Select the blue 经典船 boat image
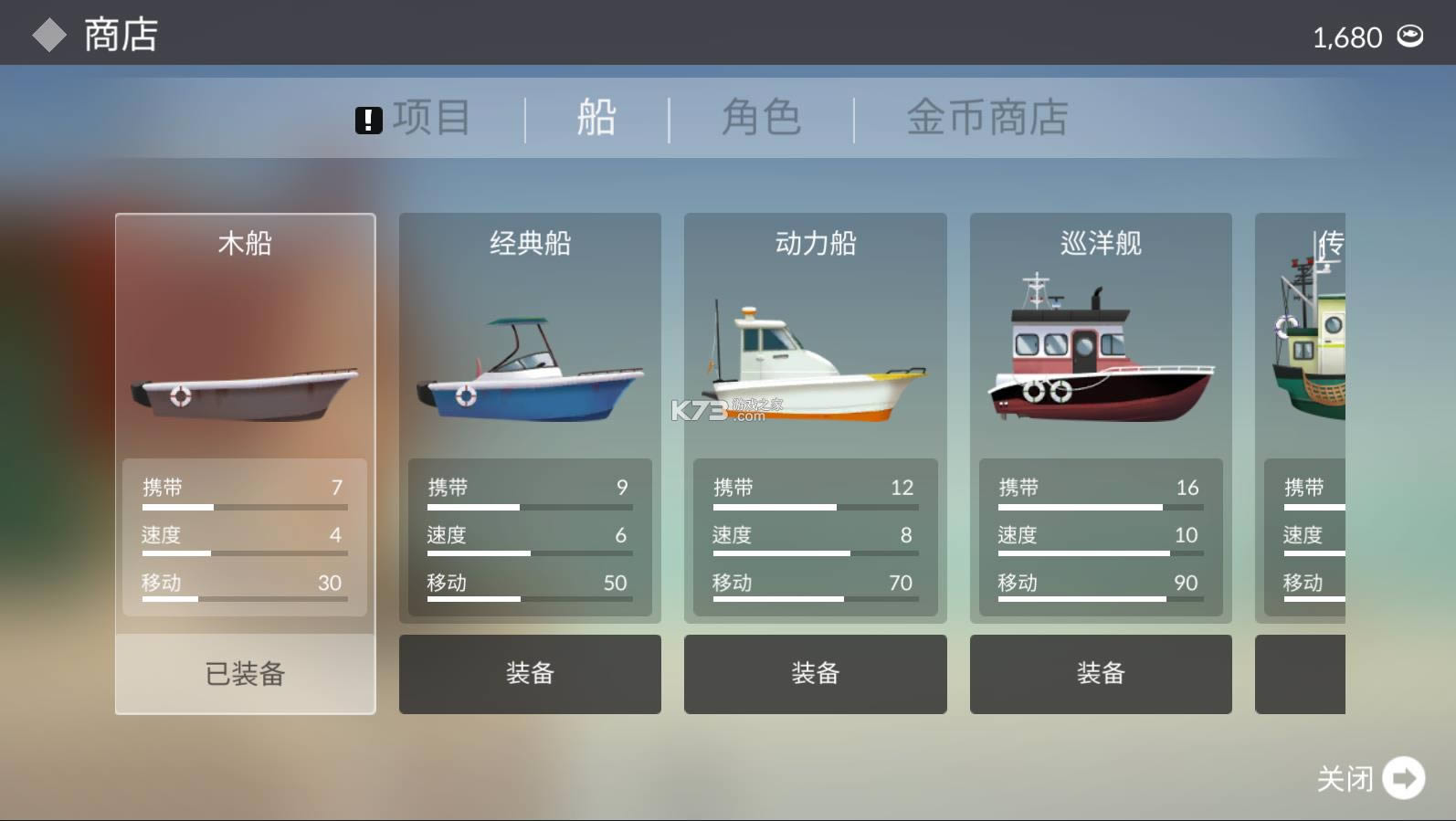1456x821 pixels. pyautogui.click(x=530, y=374)
